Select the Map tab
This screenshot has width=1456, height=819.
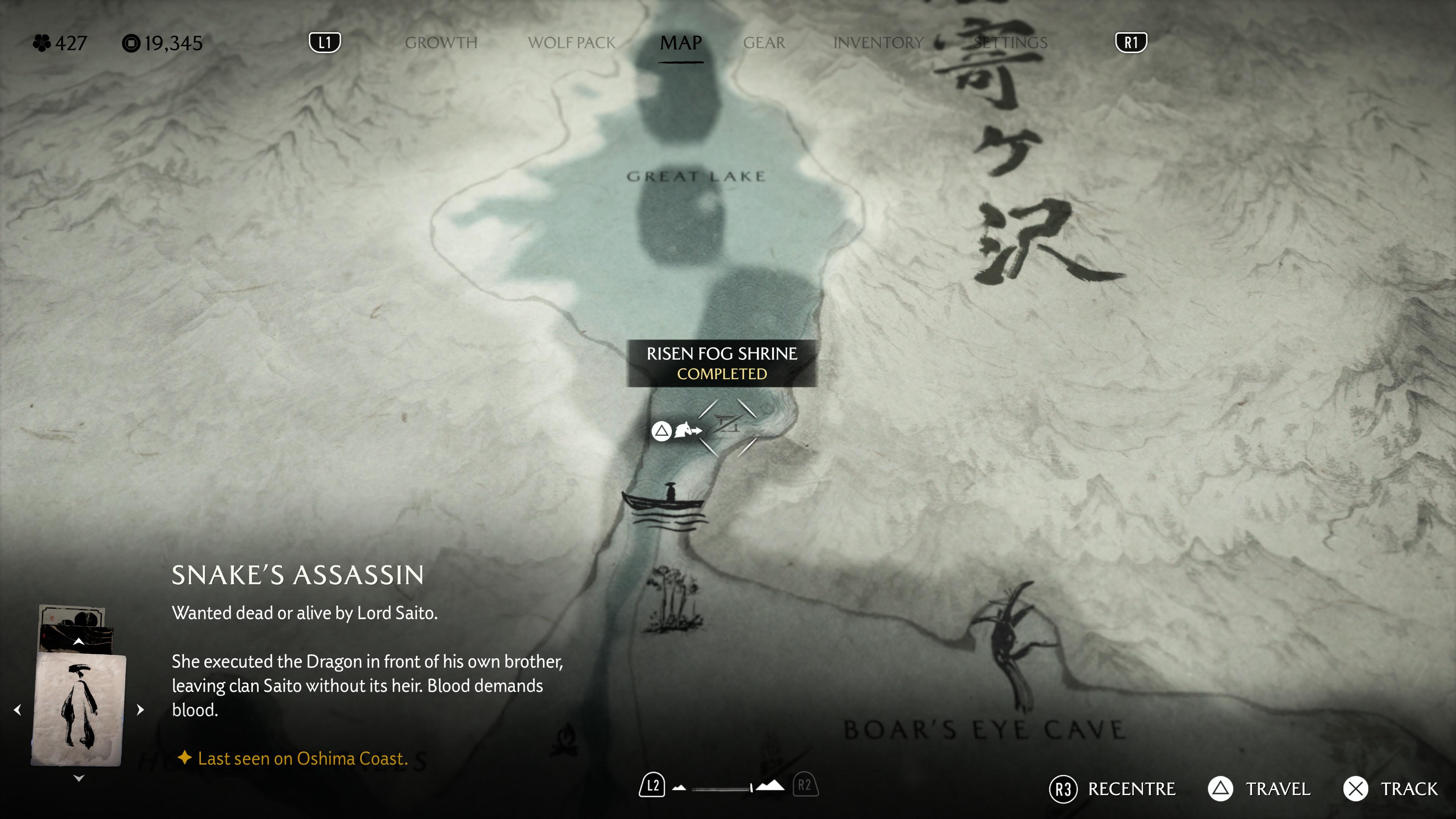tap(681, 43)
